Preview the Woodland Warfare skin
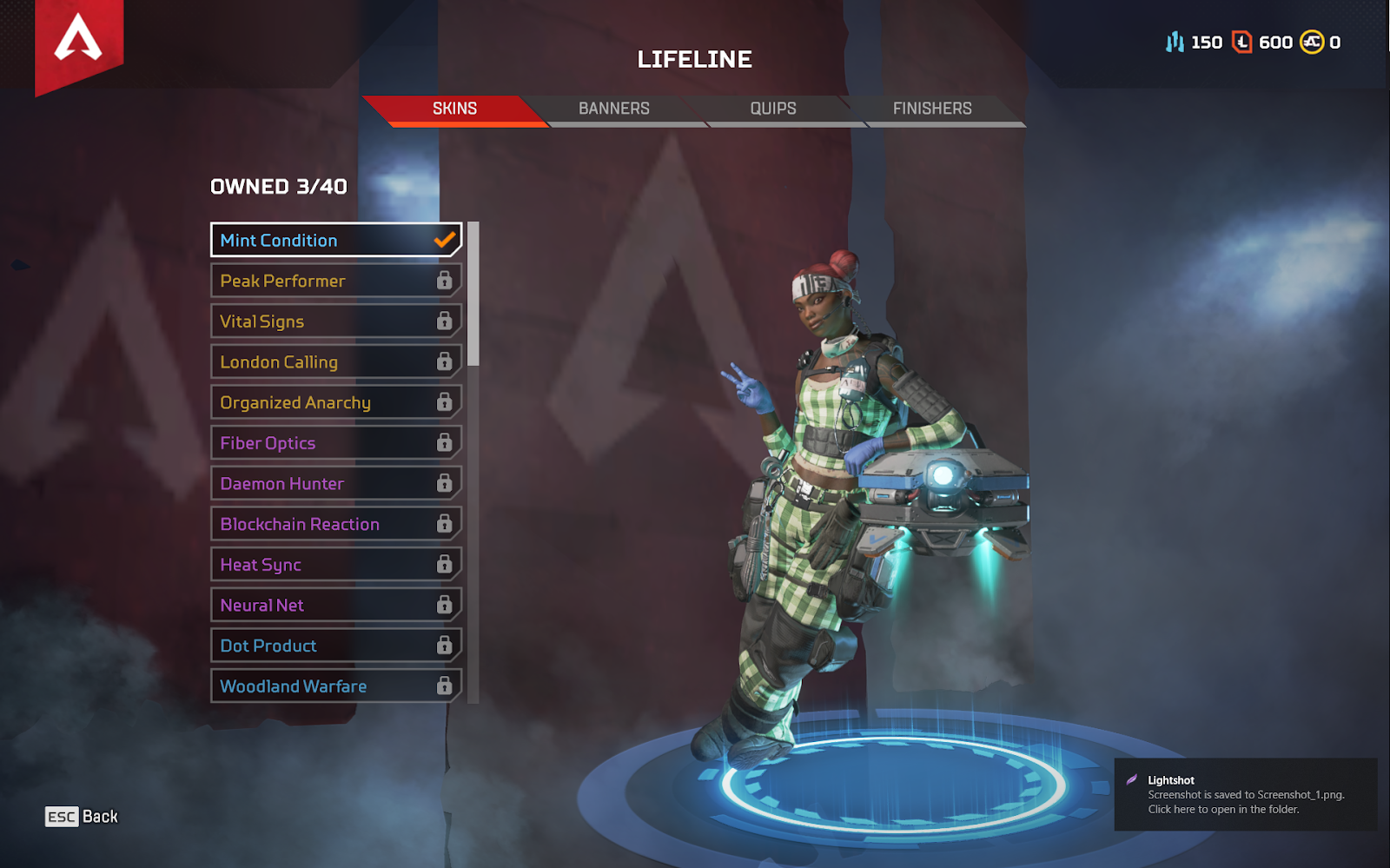1390x868 pixels. click(335, 686)
